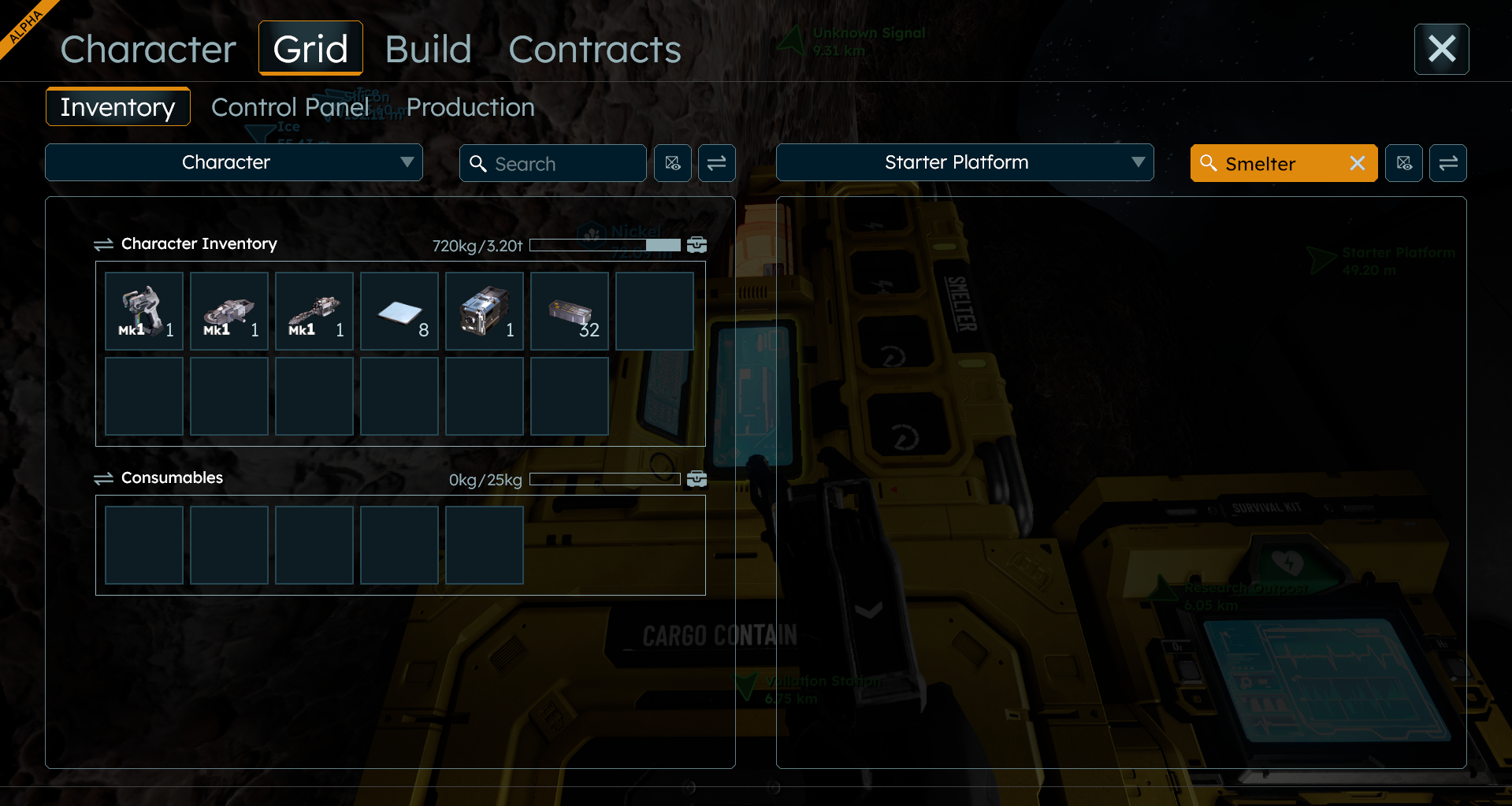Clear the Smelter search filter
The image size is (1512, 806).
click(x=1357, y=163)
